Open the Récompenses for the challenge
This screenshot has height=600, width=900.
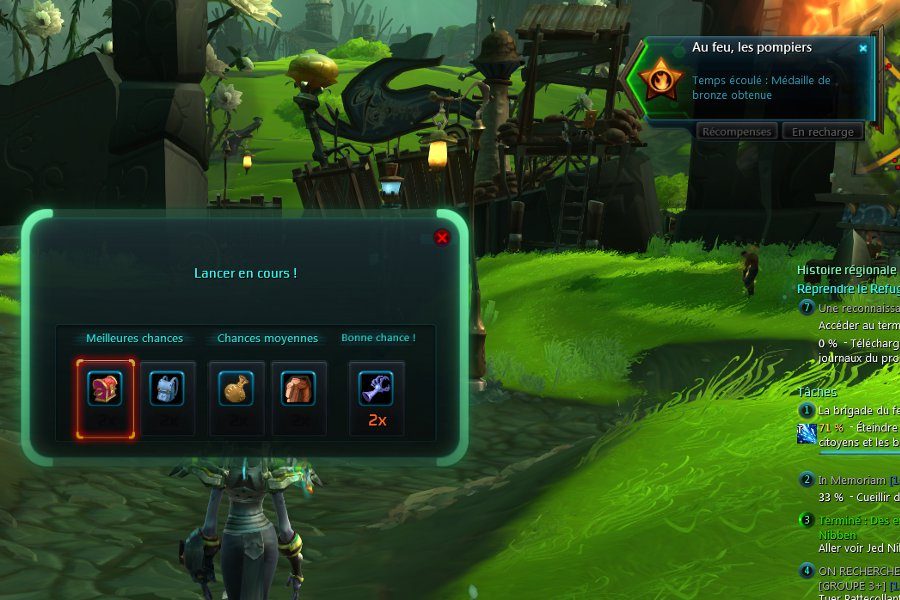pos(737,132)
